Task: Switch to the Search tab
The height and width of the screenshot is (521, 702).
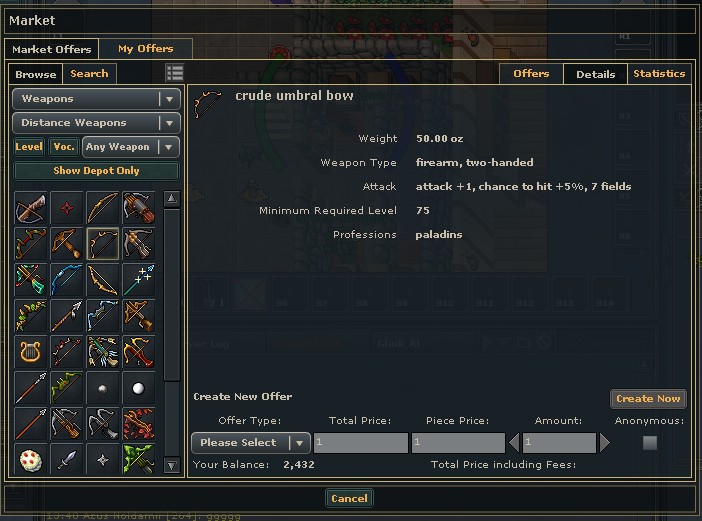Action: (89, 73)
